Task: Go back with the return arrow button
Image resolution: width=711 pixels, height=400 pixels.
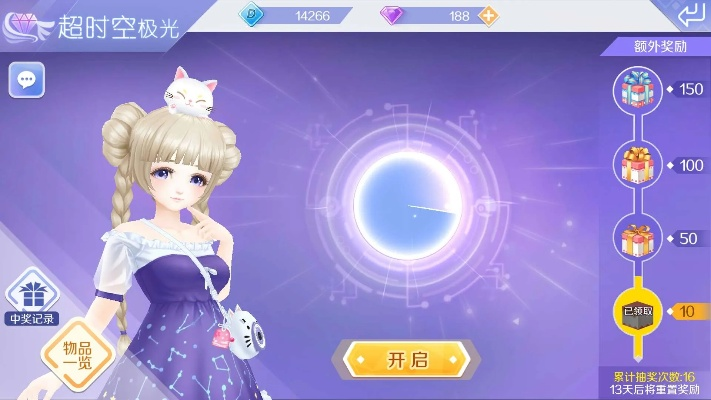Action: point(689,16)
